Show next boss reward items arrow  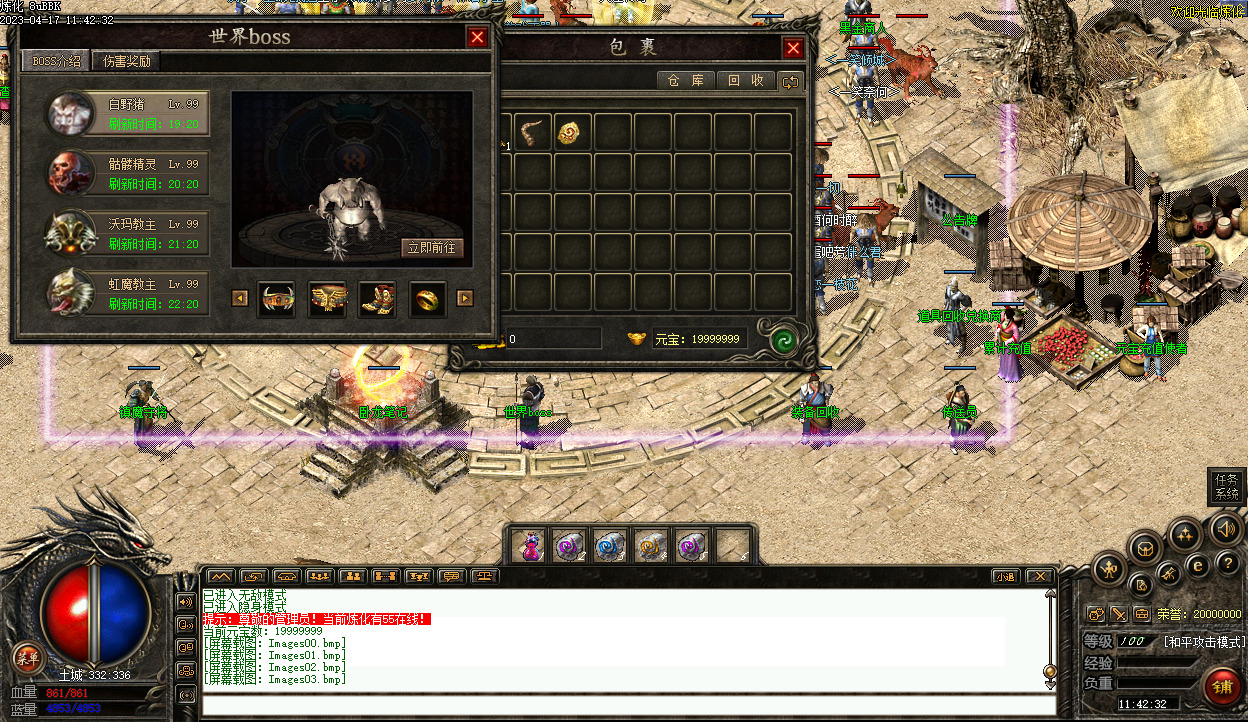[464, 298]
